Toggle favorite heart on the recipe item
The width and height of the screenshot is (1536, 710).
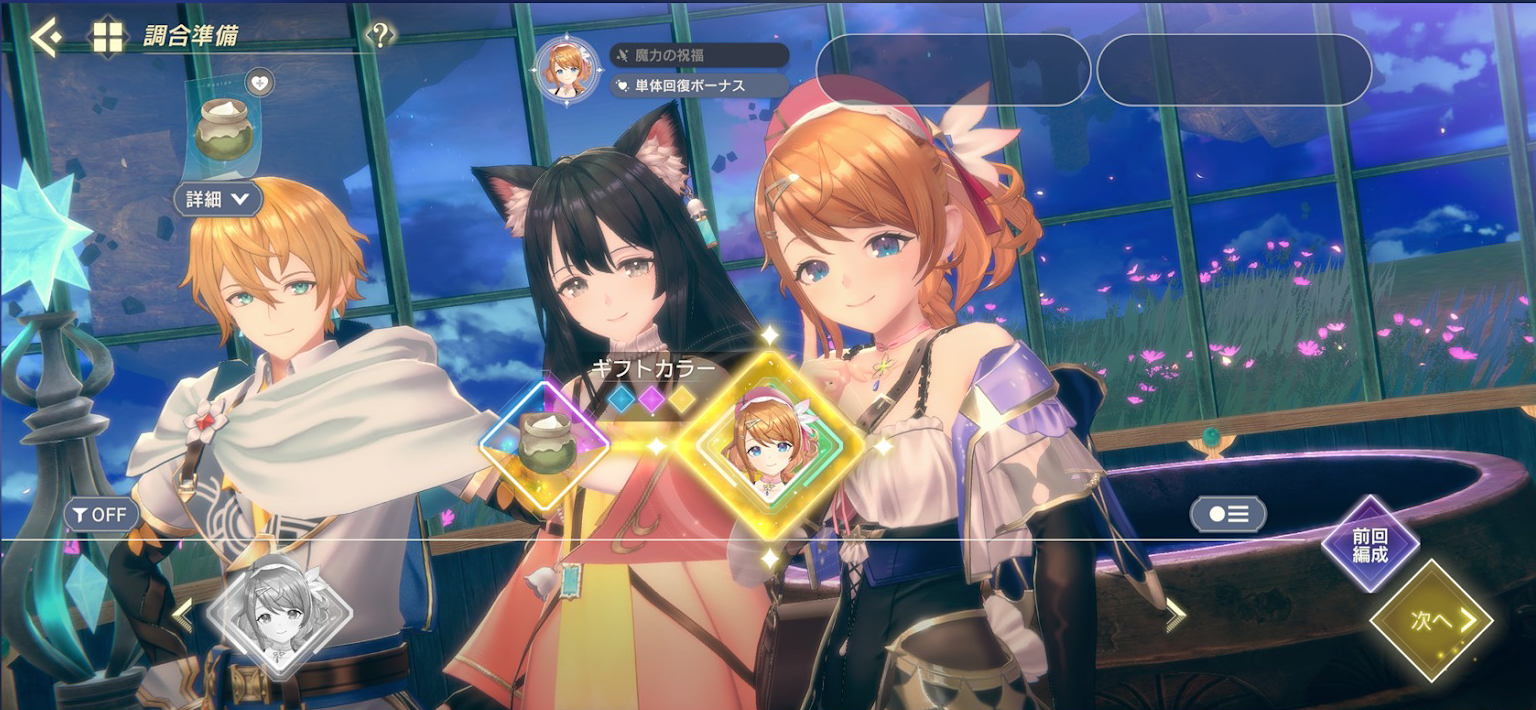click(259, 83)
